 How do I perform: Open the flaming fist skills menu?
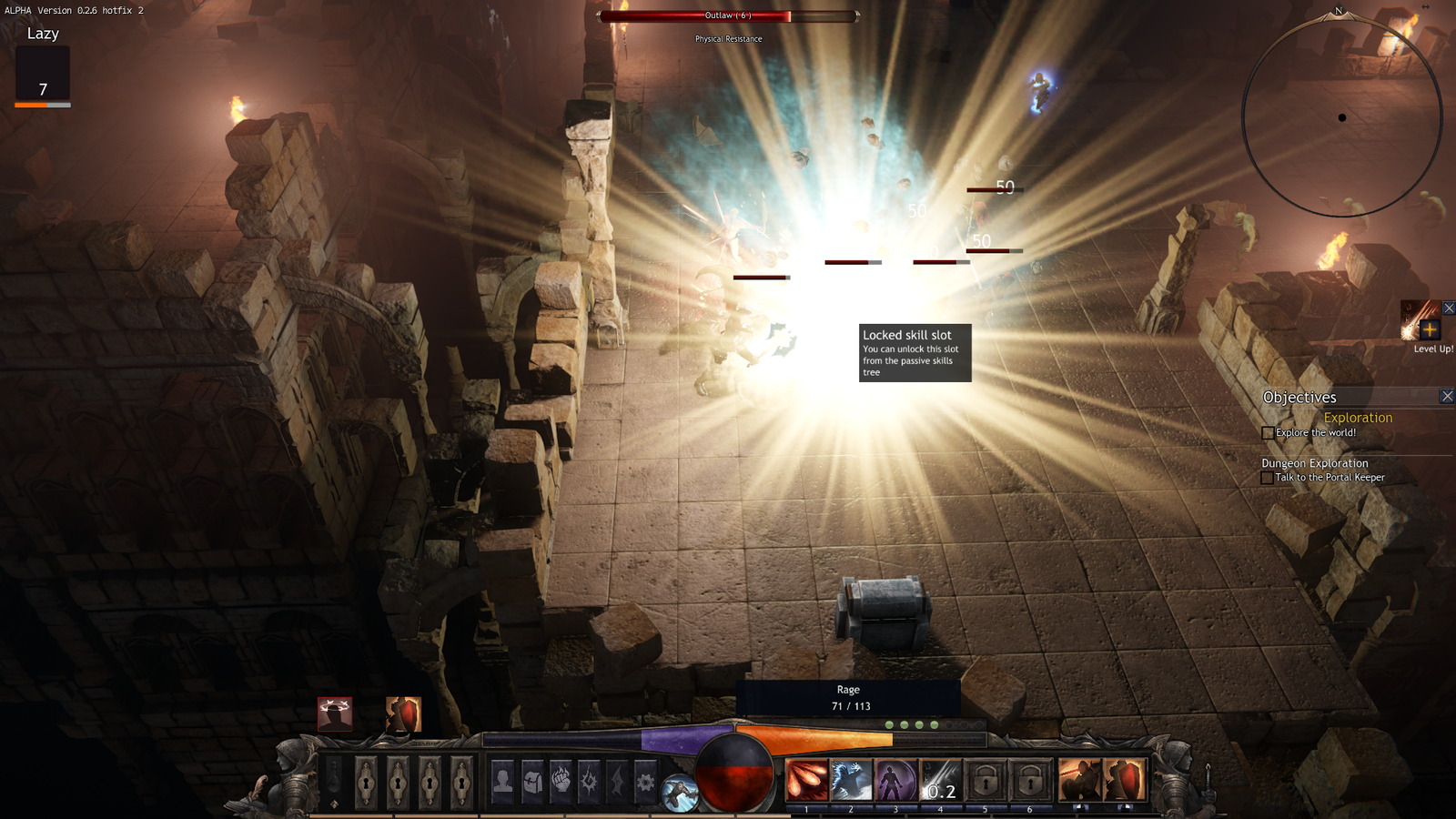pyautogui.click(x=561, y=780)
